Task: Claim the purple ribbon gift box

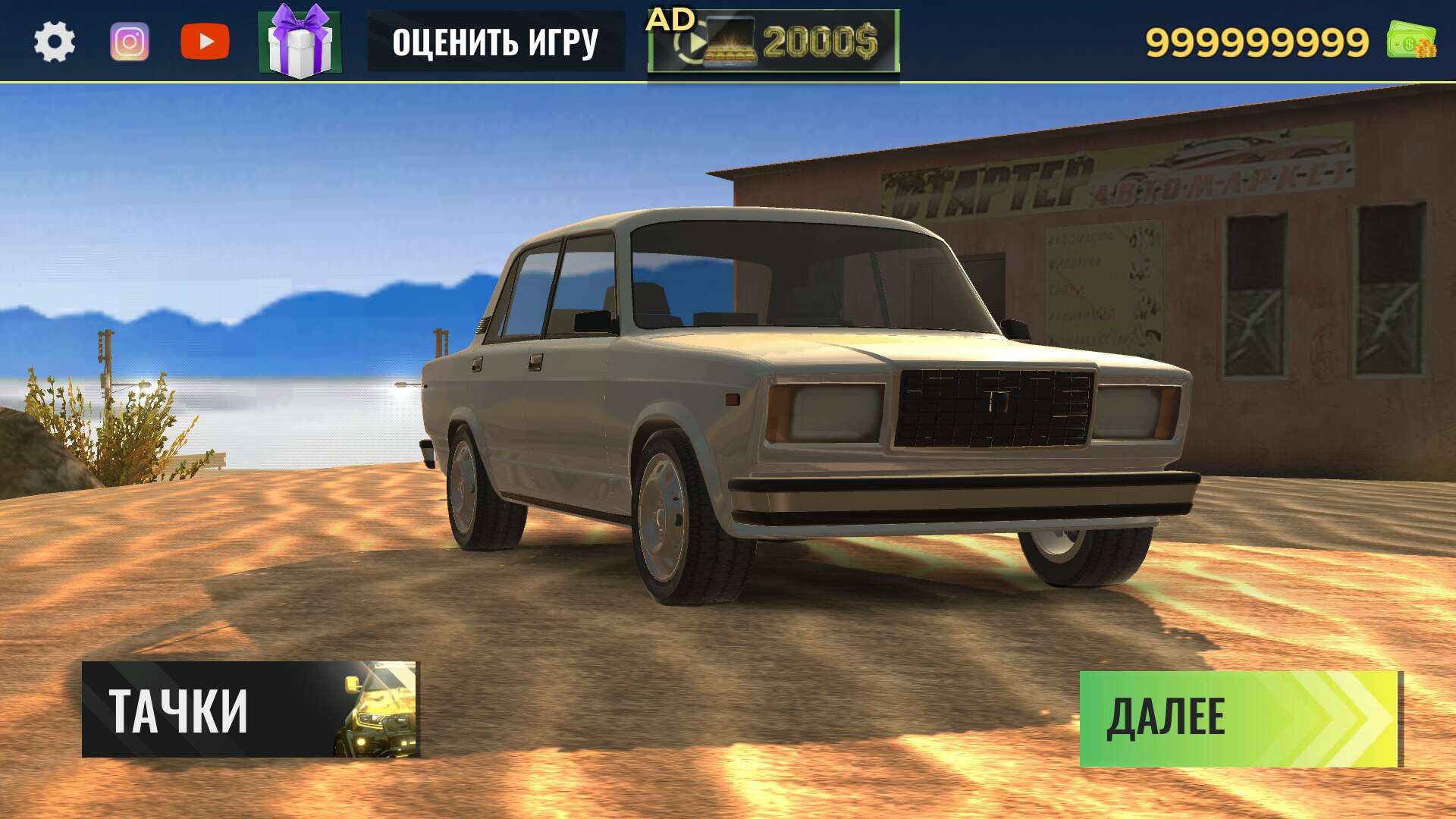Action: 300,42
